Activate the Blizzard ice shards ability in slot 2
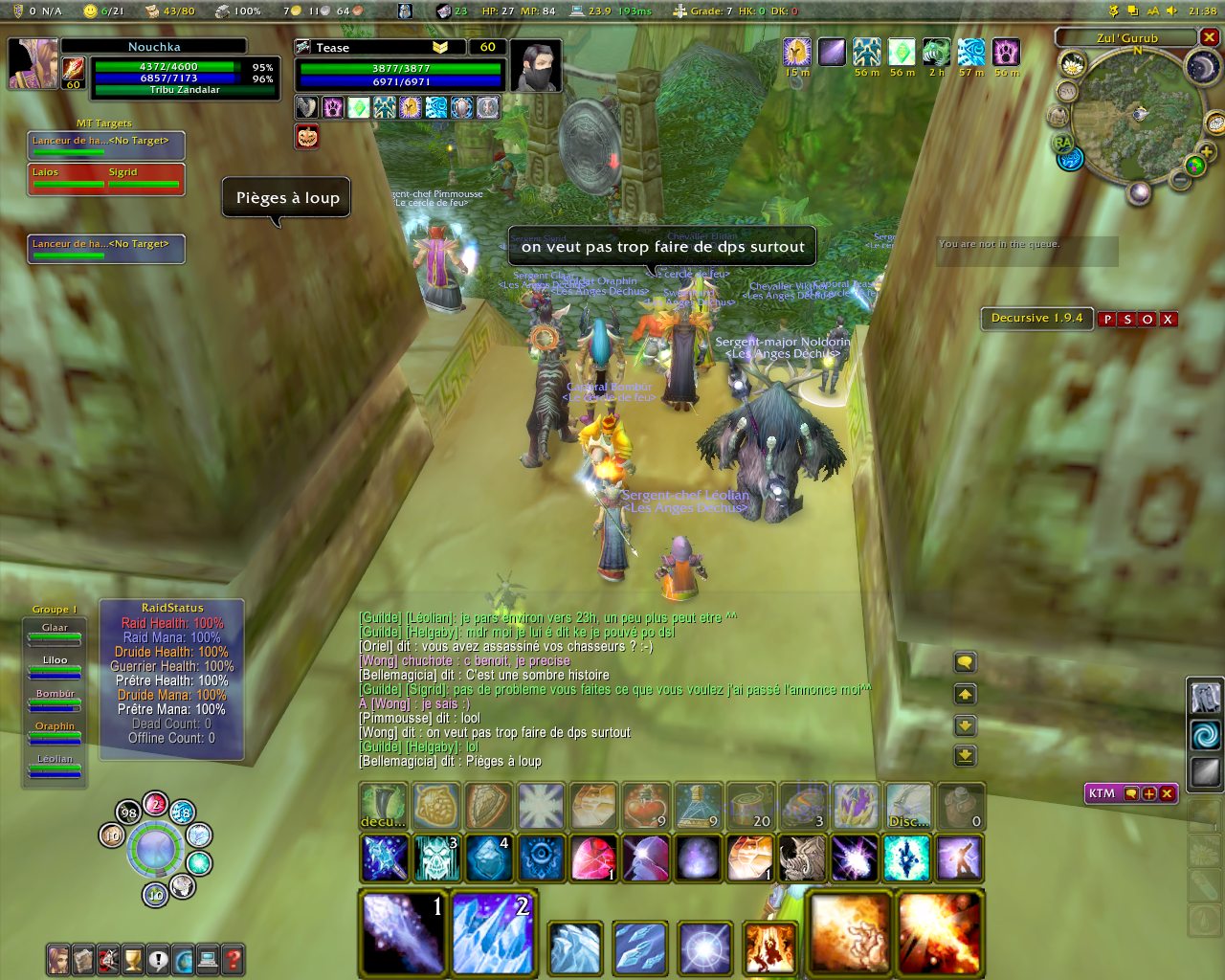 494,932
